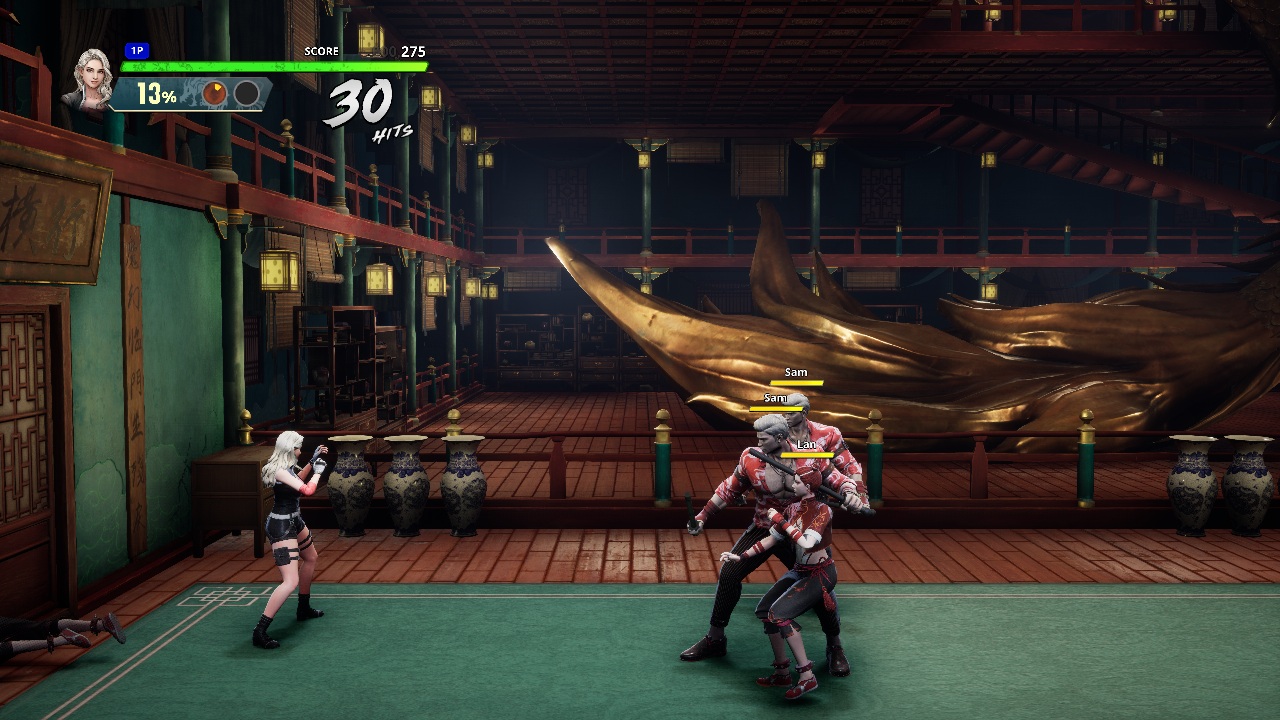Click the partially filled orange special orb

coord(215,94)
